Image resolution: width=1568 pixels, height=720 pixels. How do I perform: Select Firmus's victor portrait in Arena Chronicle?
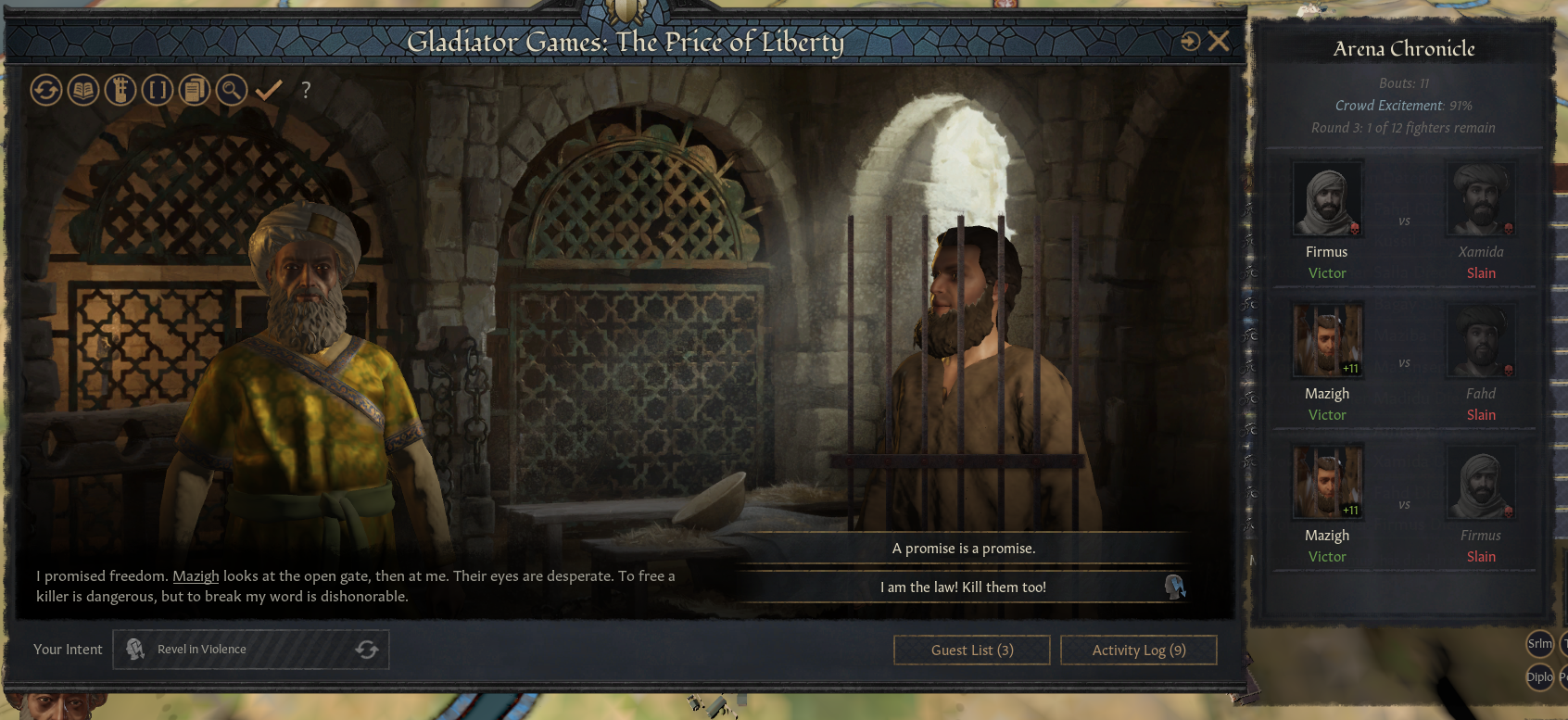pos(1327,199)
